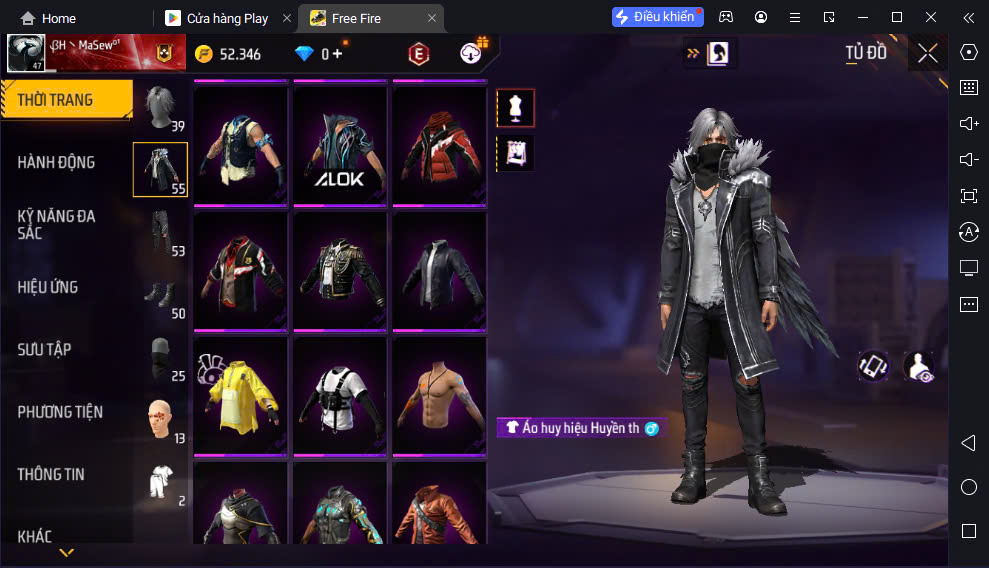Toggle the character preview eye icon

[x=919, y=367]
